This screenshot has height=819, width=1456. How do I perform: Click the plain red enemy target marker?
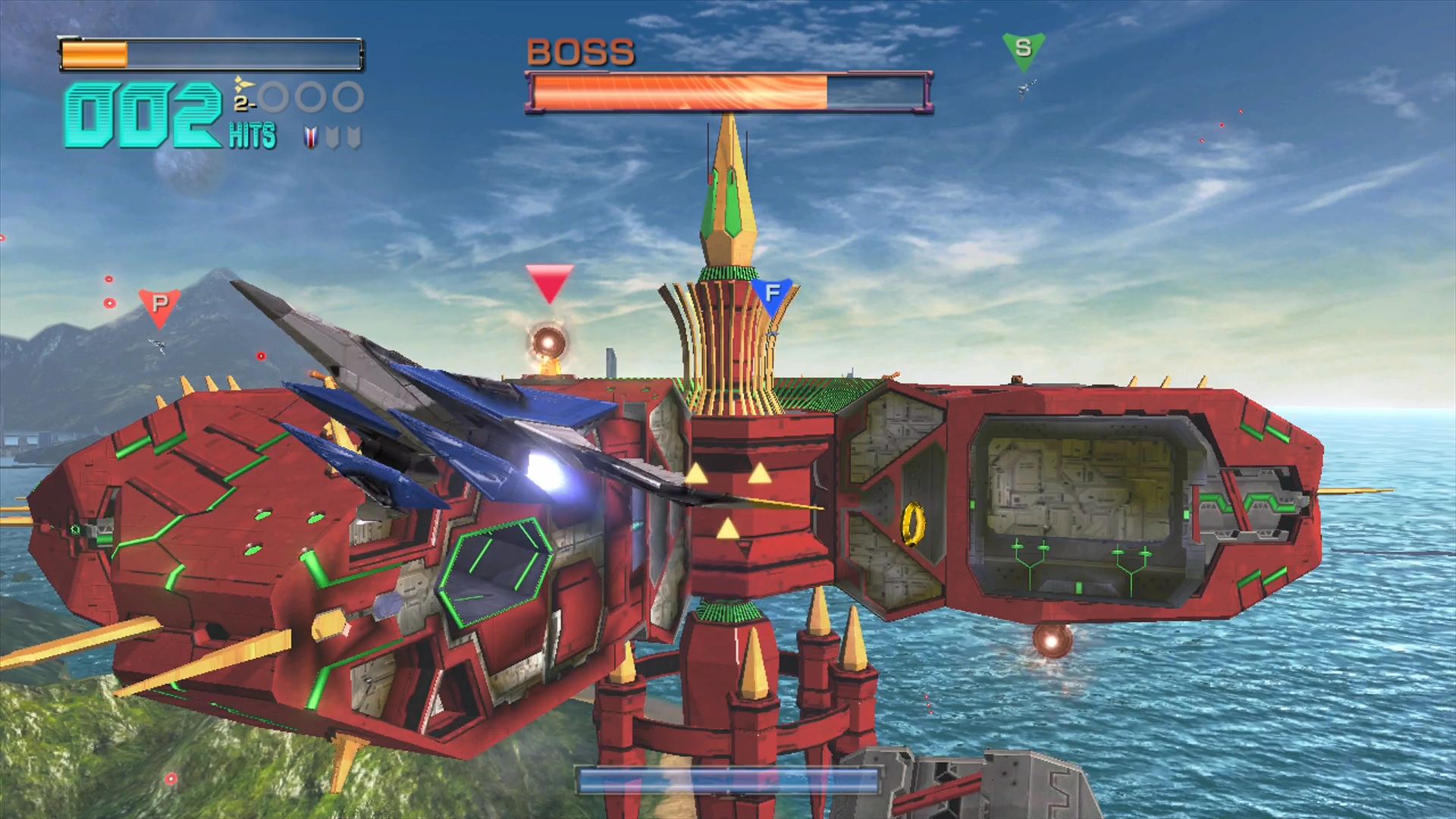549,282
